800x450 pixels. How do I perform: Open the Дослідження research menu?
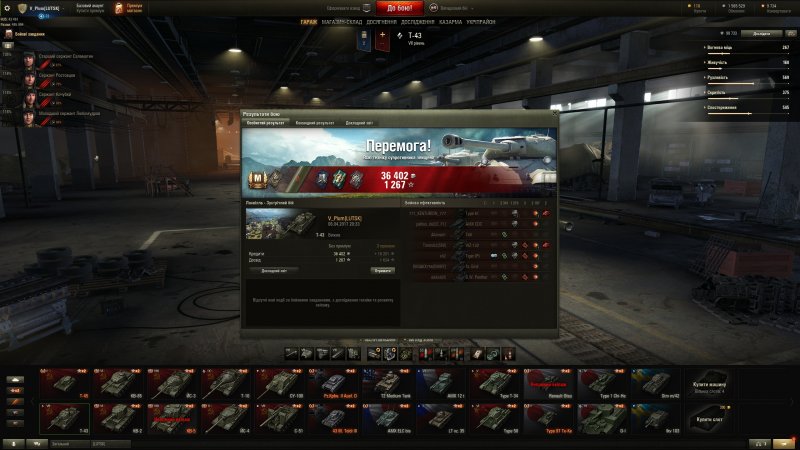pyautogui.click(x=420, y=21)
